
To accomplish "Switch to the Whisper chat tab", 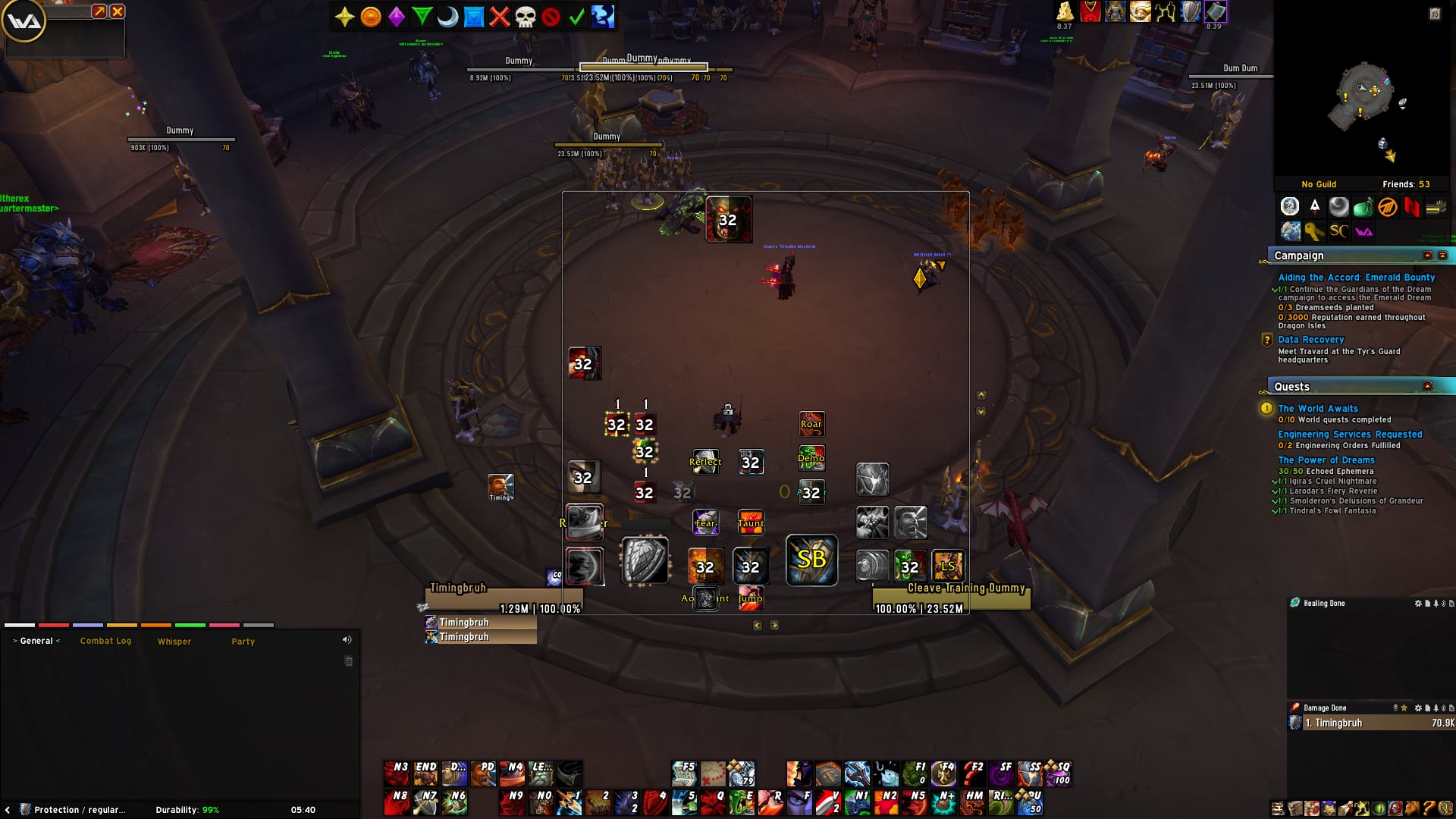I will 174,642.
